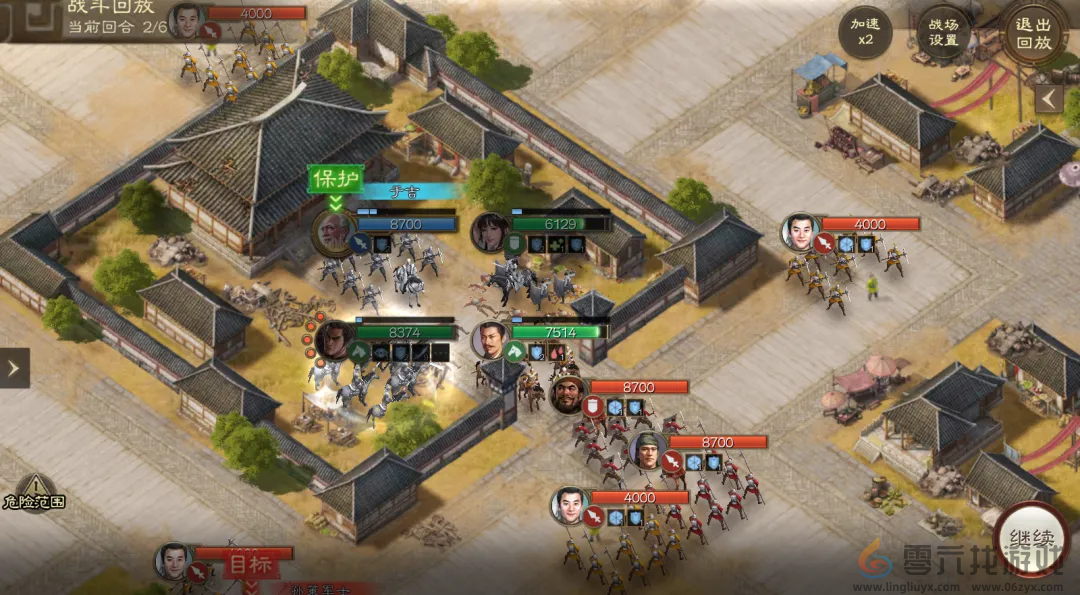This screenshot has width=1080, height=595.
Task: Exit the battle replay
Action: [x=1033, y=33]
